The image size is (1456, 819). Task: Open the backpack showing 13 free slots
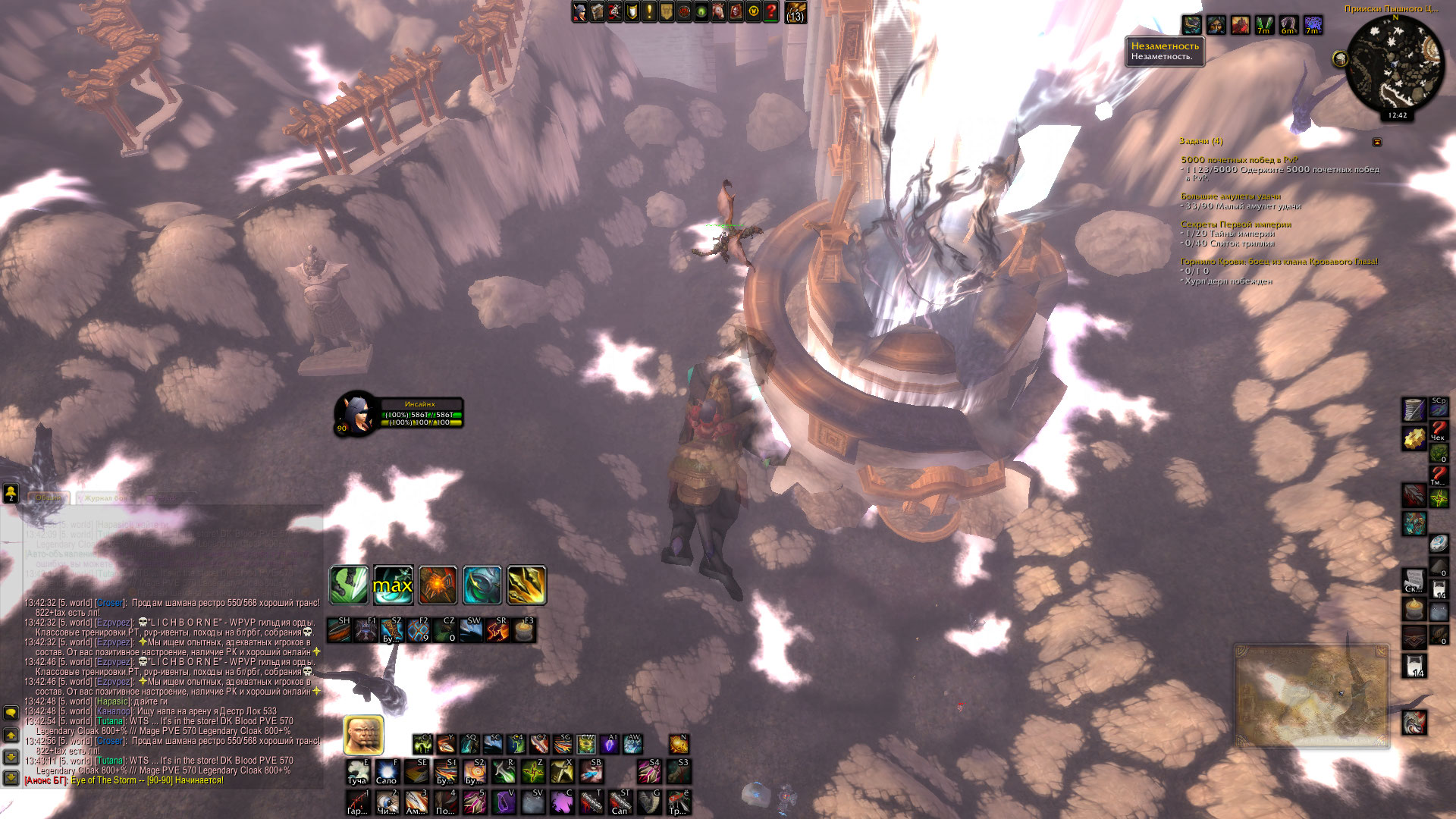(795, 12)
